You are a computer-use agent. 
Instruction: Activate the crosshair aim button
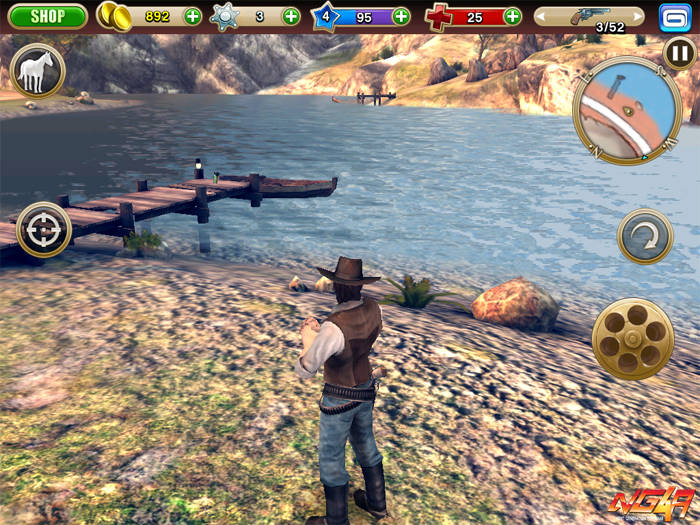point(44,230)
